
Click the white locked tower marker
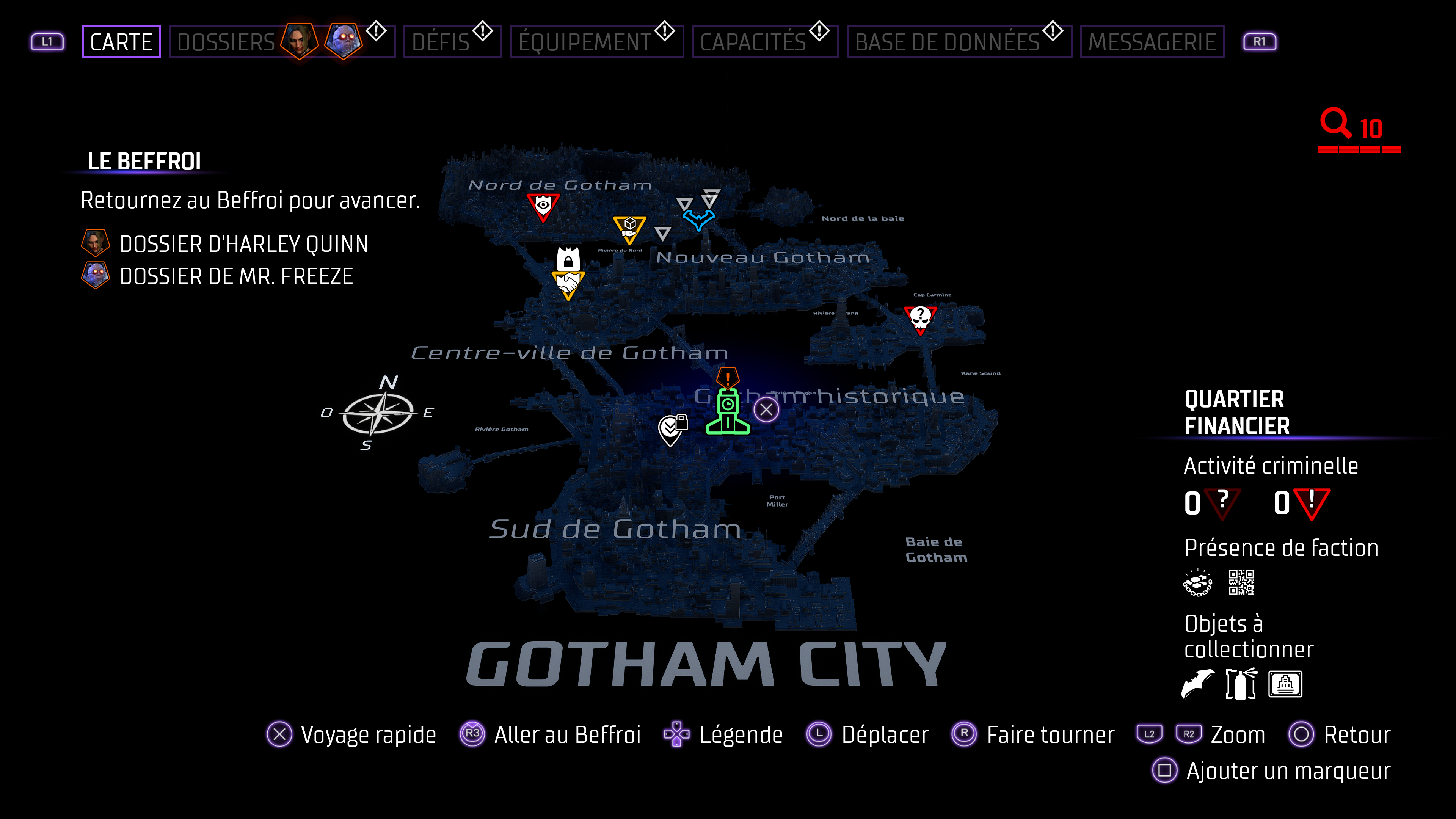(568, 259)
